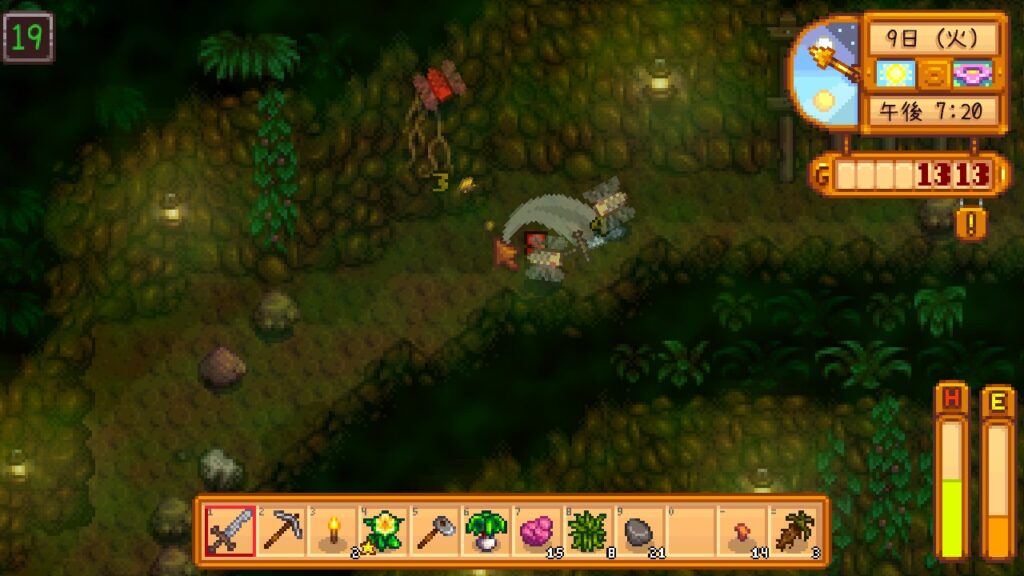Select the yellow flower slot
Viewport: 1024px width, 576px height.
[x=383, y=530]
